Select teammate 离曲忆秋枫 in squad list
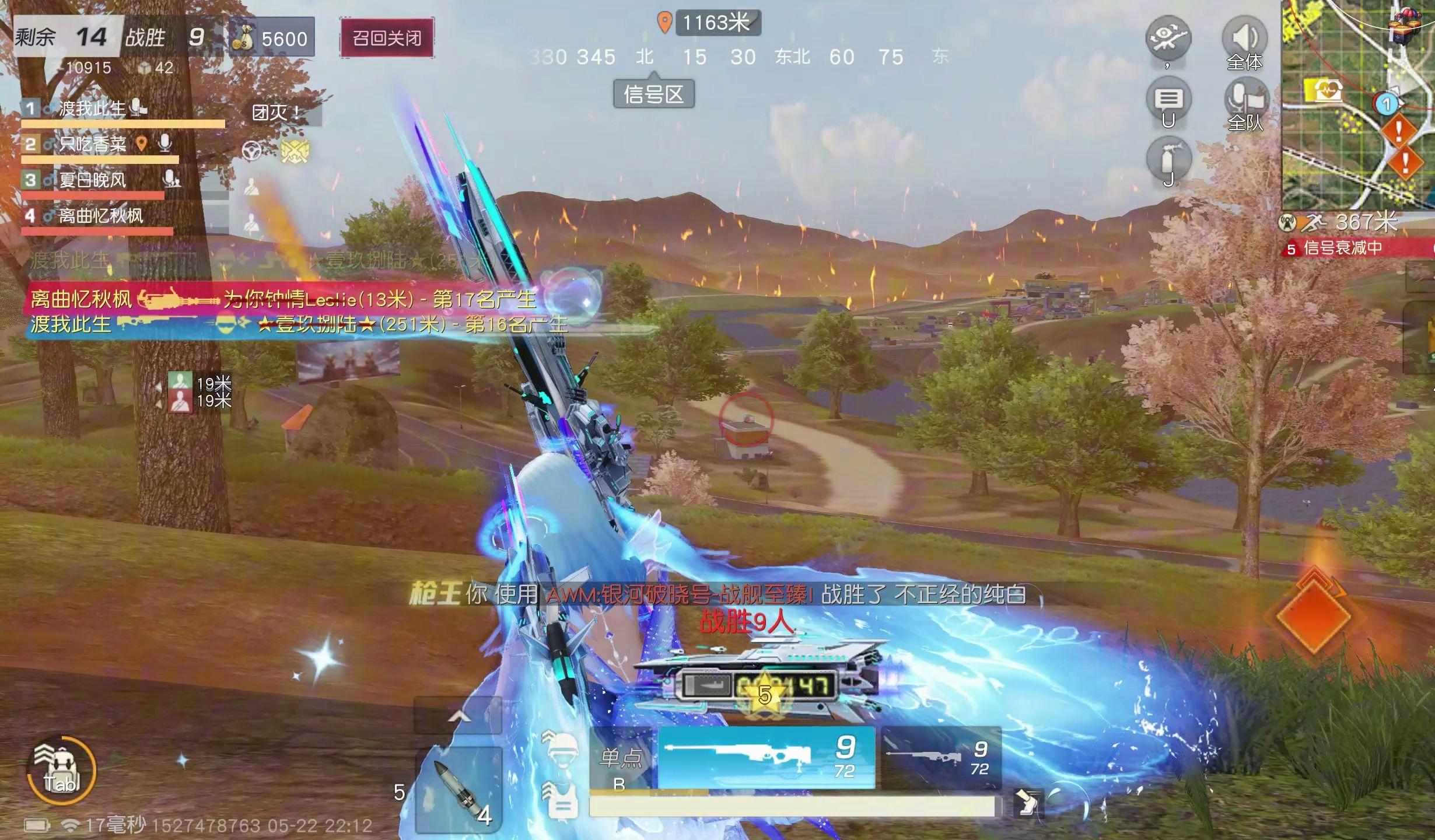 (x=100, y=216)
